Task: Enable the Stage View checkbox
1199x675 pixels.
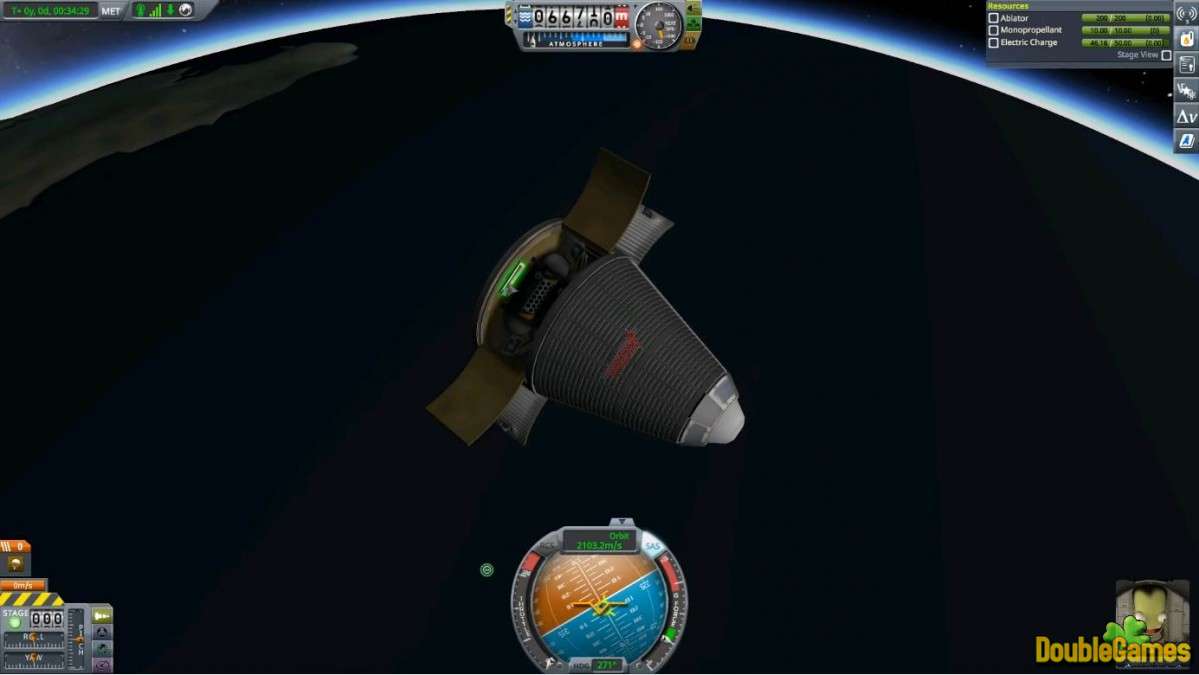Action: coord(1166,55)
